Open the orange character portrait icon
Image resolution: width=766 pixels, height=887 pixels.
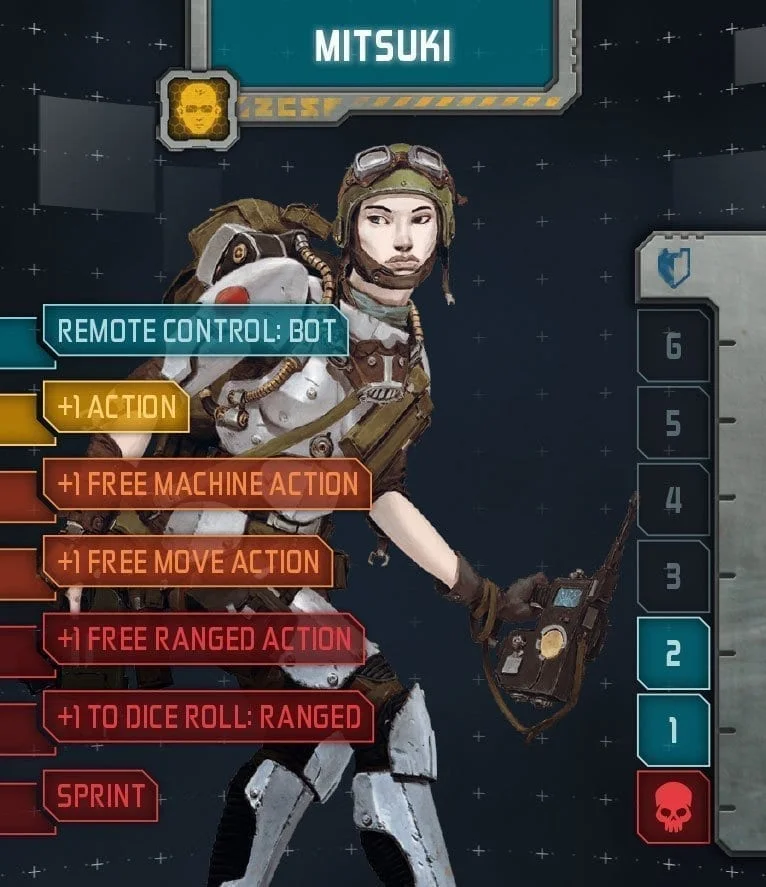[197, 108]
